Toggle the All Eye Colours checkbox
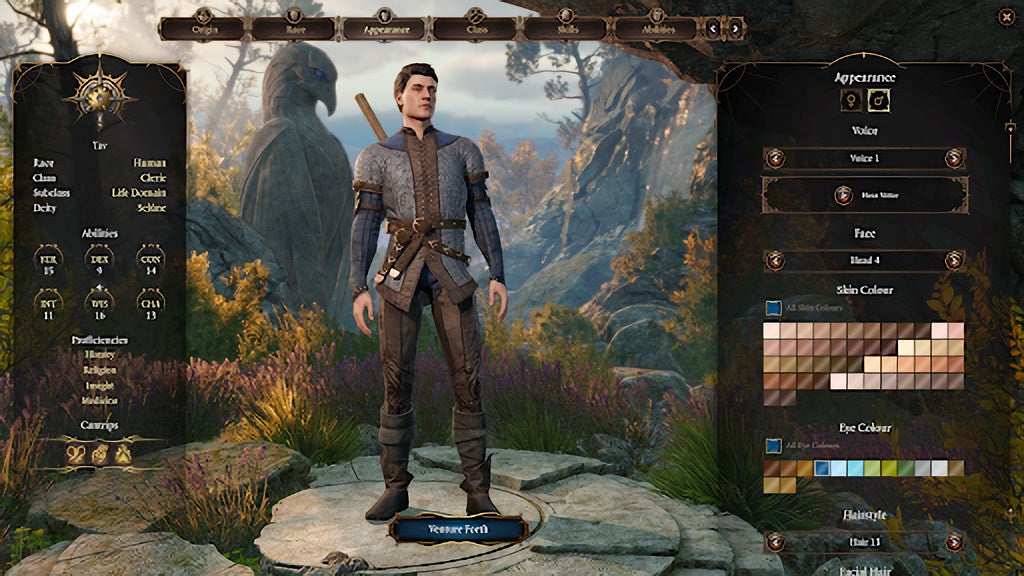 click(x=773, y=445)
